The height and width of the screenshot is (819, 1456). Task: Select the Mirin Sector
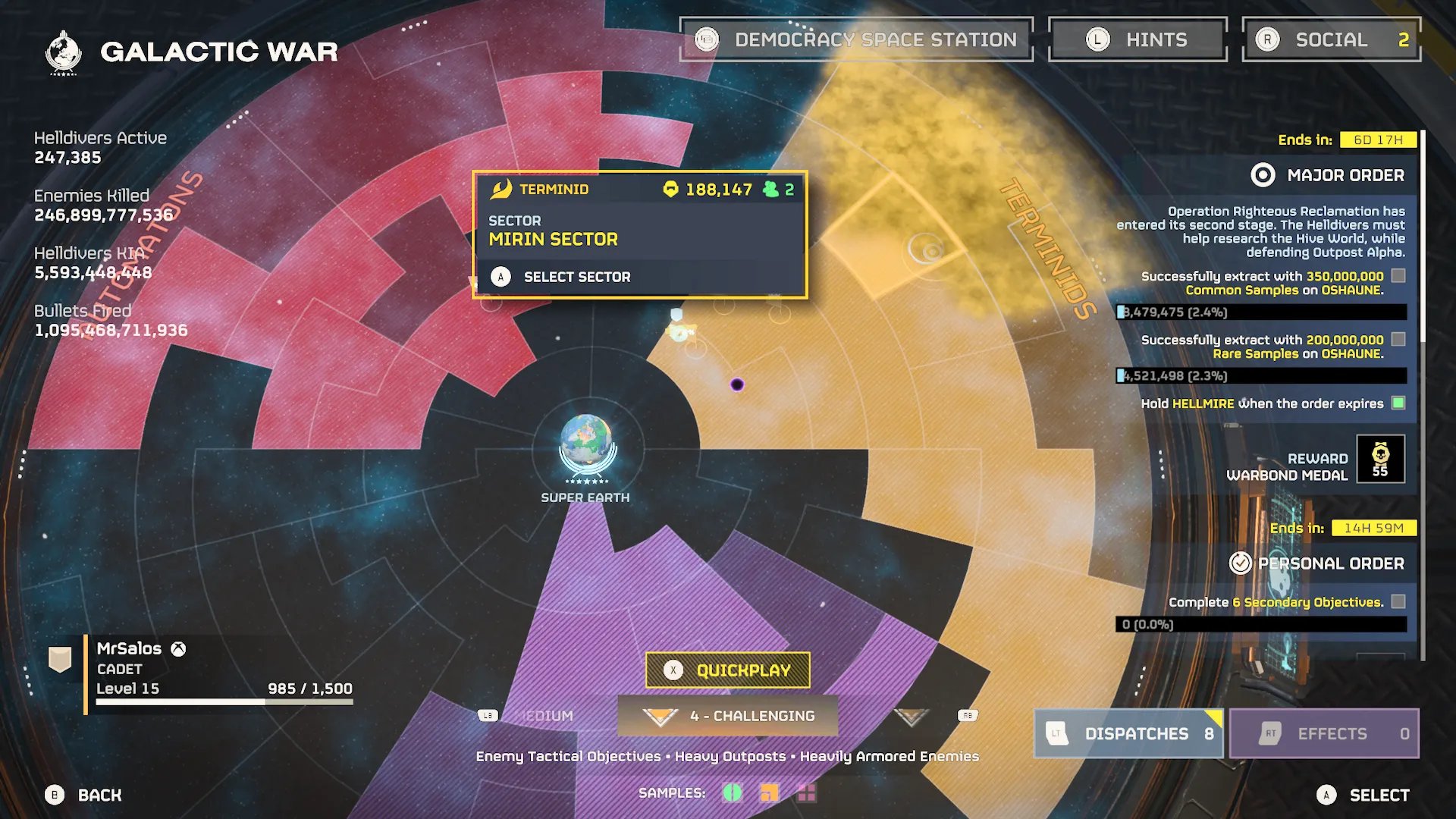pyautogui.click(x=576, y=277)
